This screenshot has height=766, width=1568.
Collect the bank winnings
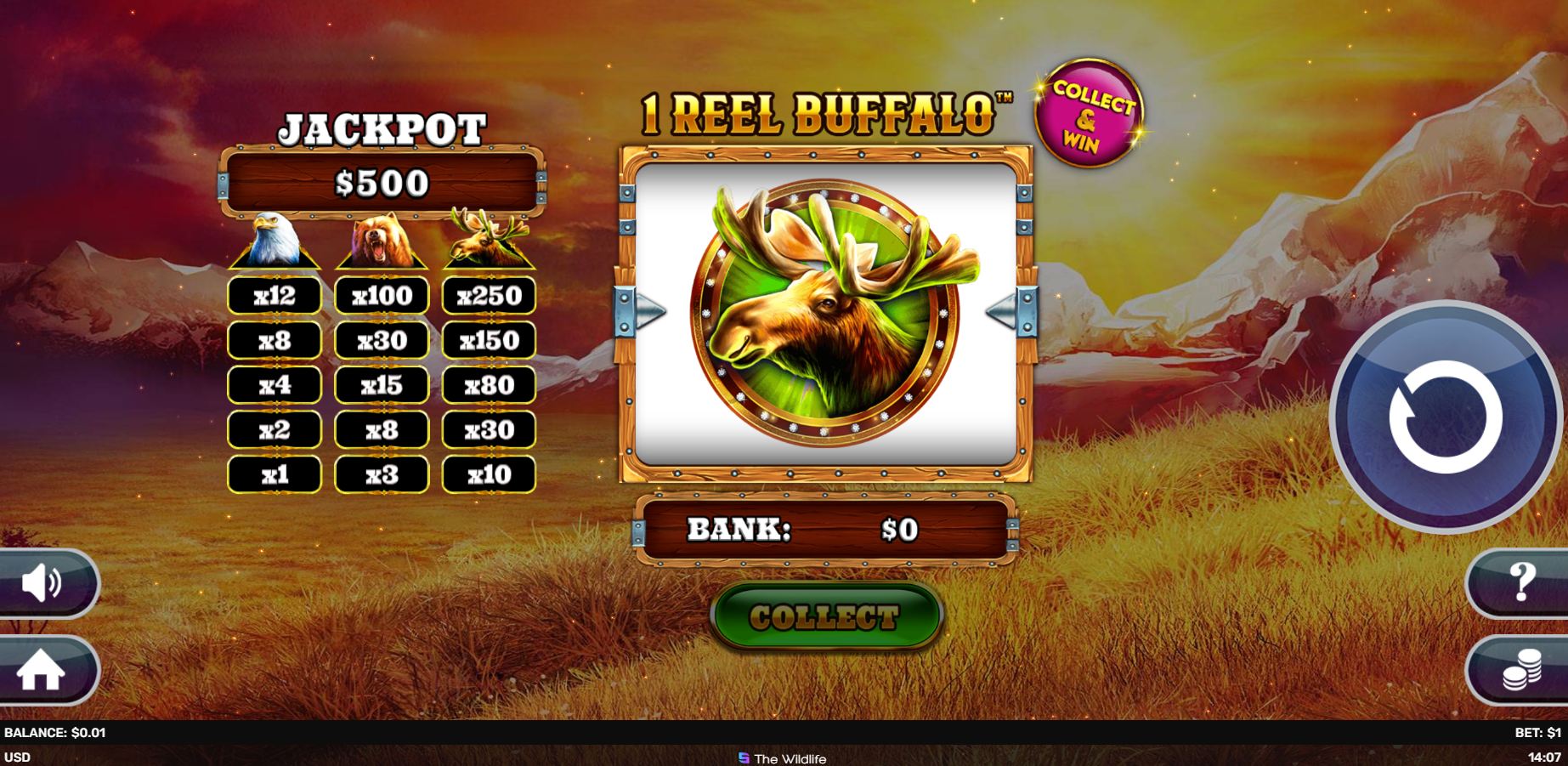point(825,616)
